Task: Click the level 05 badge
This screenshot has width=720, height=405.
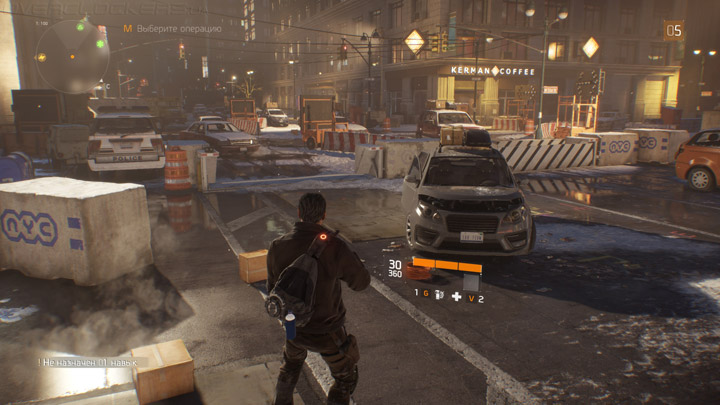Action: [x=674, y=30]
